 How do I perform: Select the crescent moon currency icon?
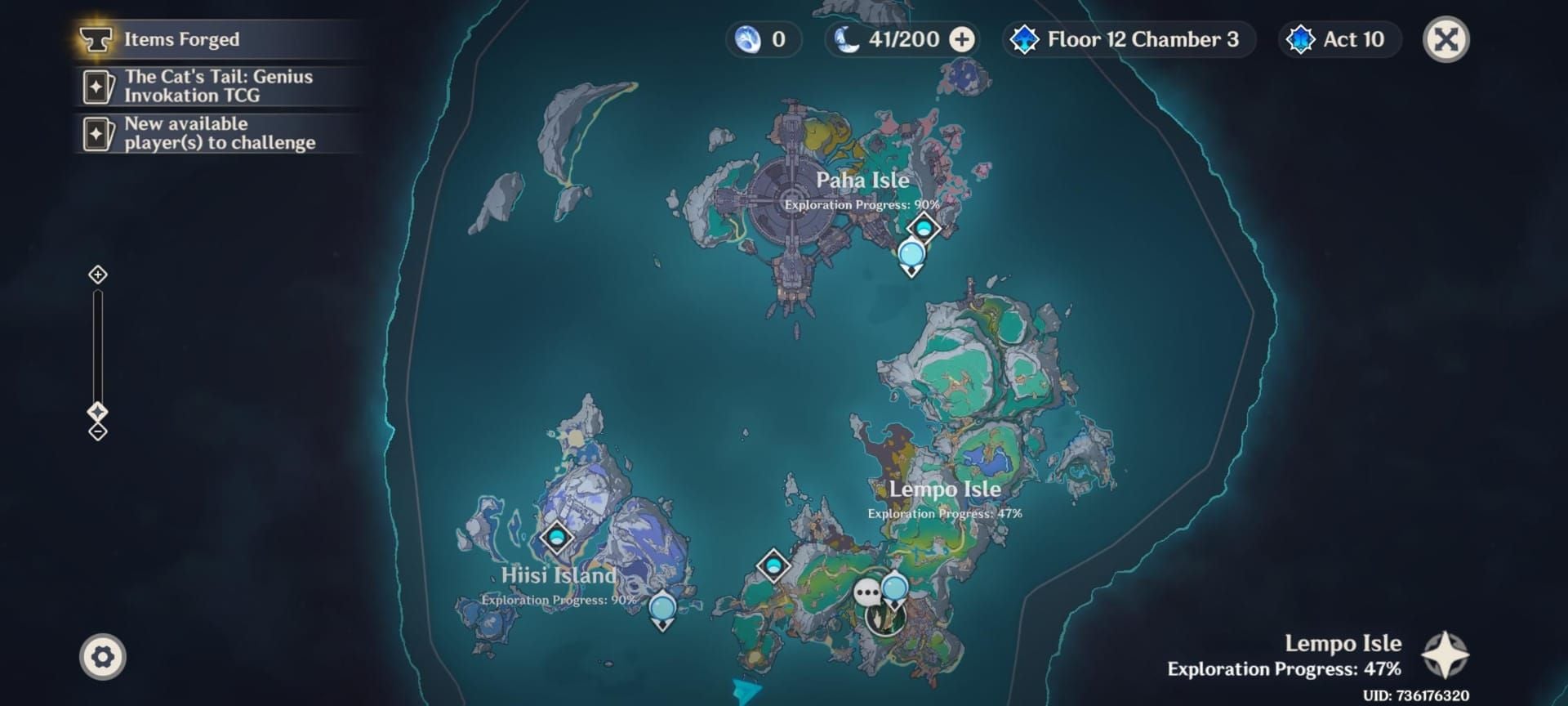847,39
